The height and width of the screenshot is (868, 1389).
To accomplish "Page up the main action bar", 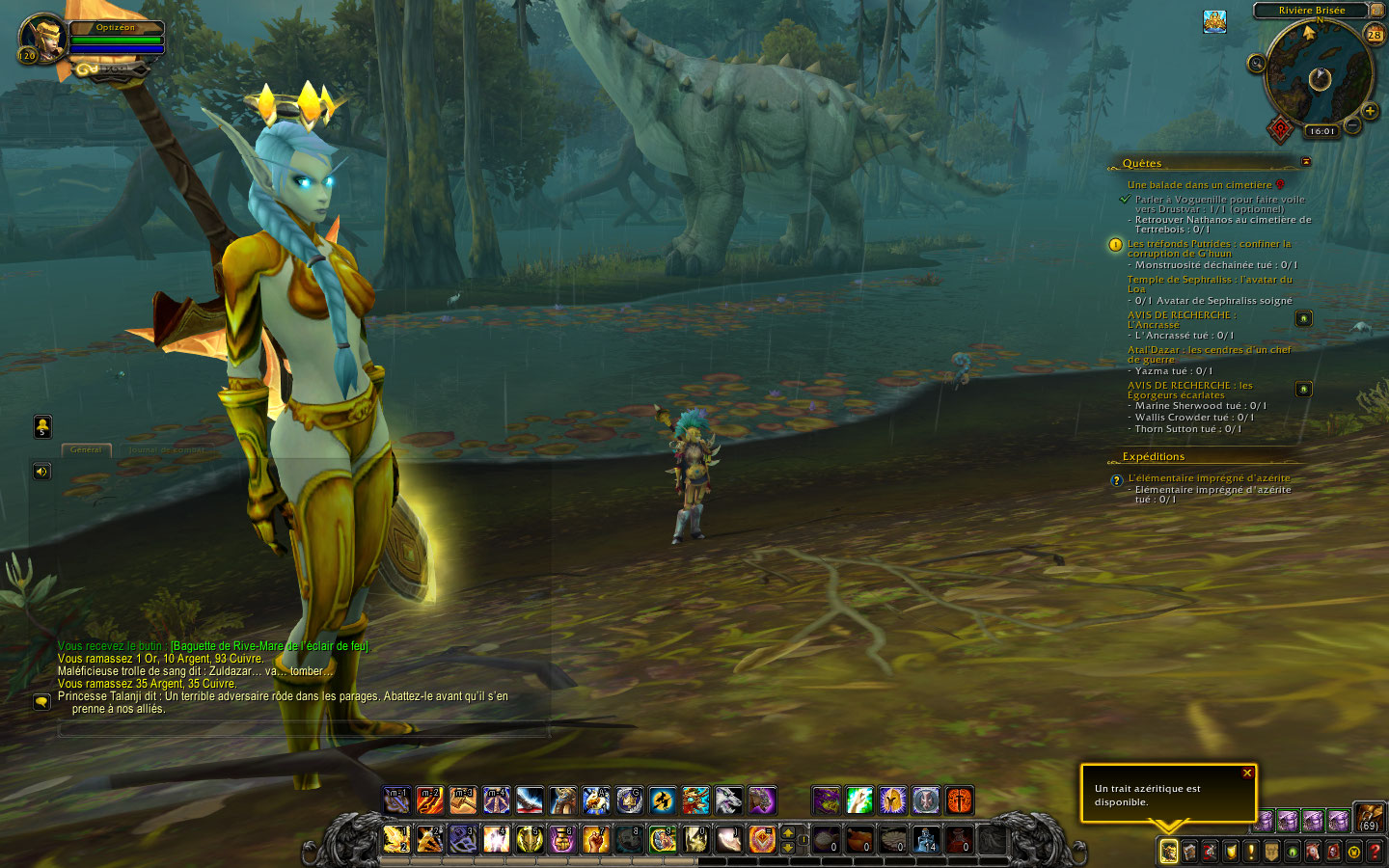I will 788,832.
